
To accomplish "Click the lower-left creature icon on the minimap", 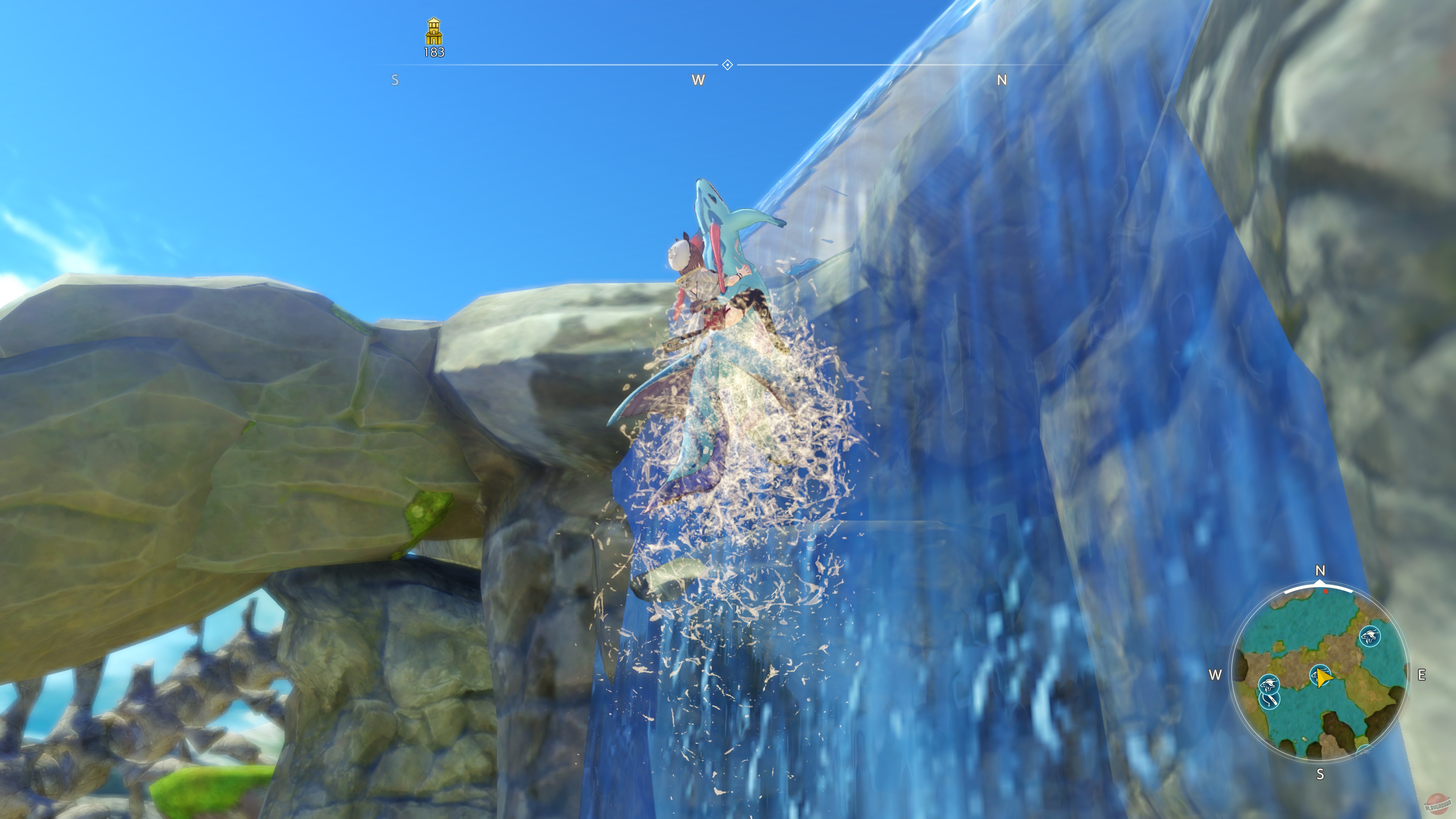I will coord(1270,701).
